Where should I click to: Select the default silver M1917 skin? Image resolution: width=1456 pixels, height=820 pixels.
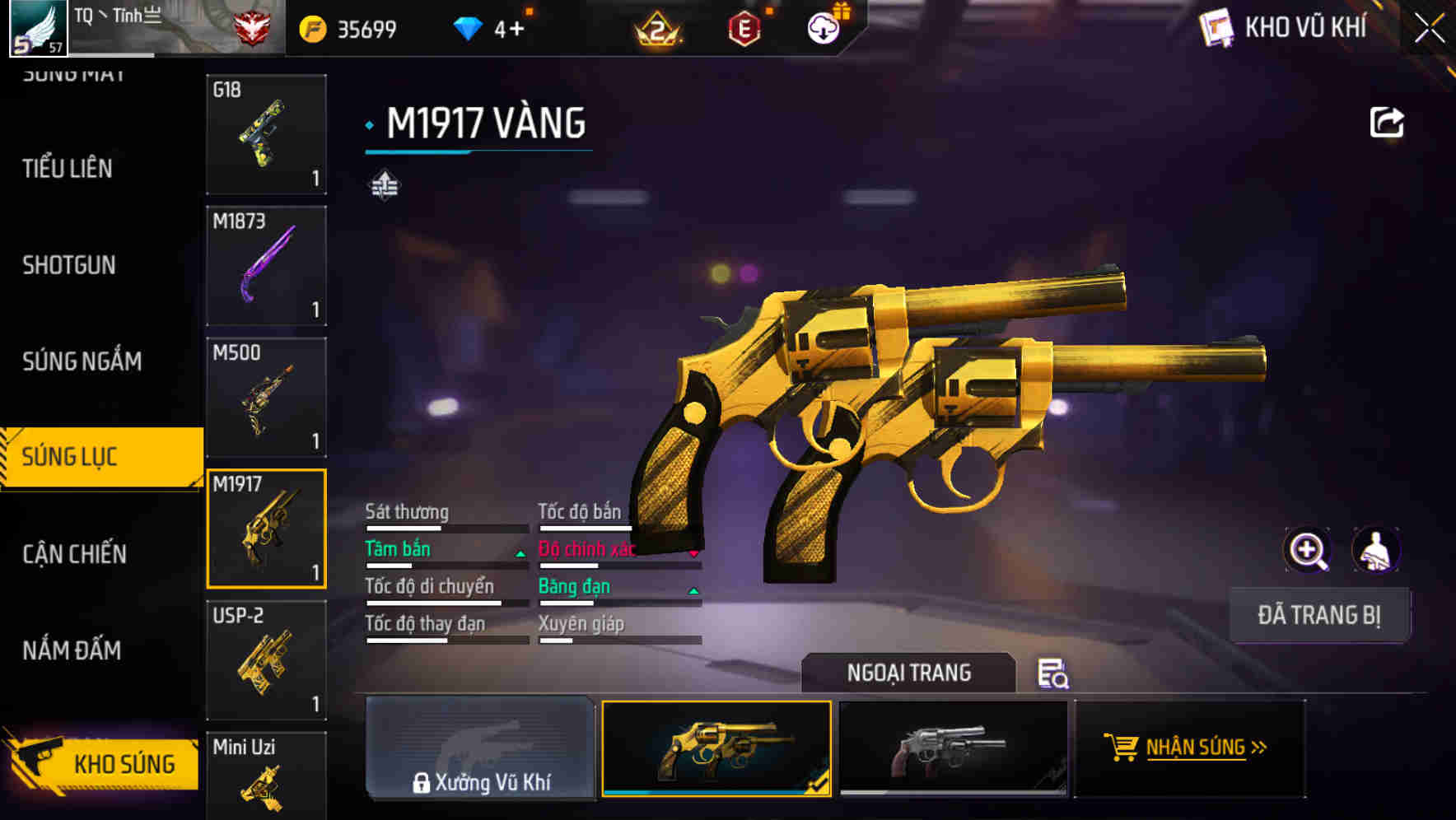(953, 751)
